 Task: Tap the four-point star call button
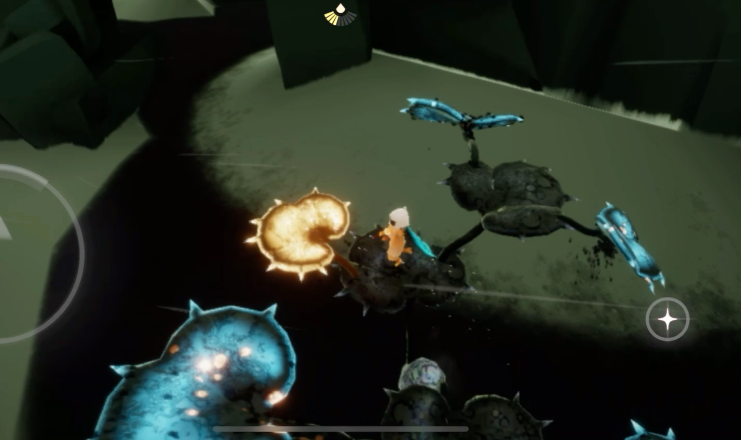tap(666, 320)
